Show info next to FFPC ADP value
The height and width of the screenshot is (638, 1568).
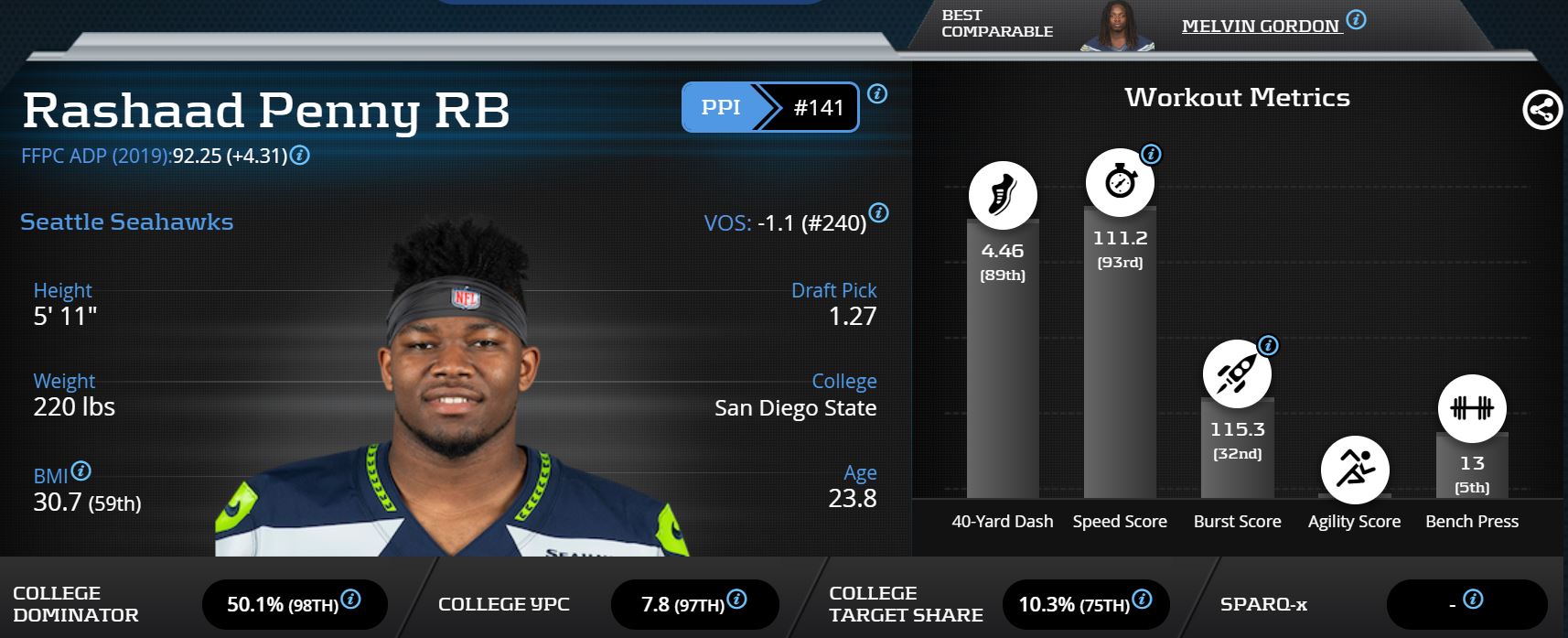(x=299, y=156)
